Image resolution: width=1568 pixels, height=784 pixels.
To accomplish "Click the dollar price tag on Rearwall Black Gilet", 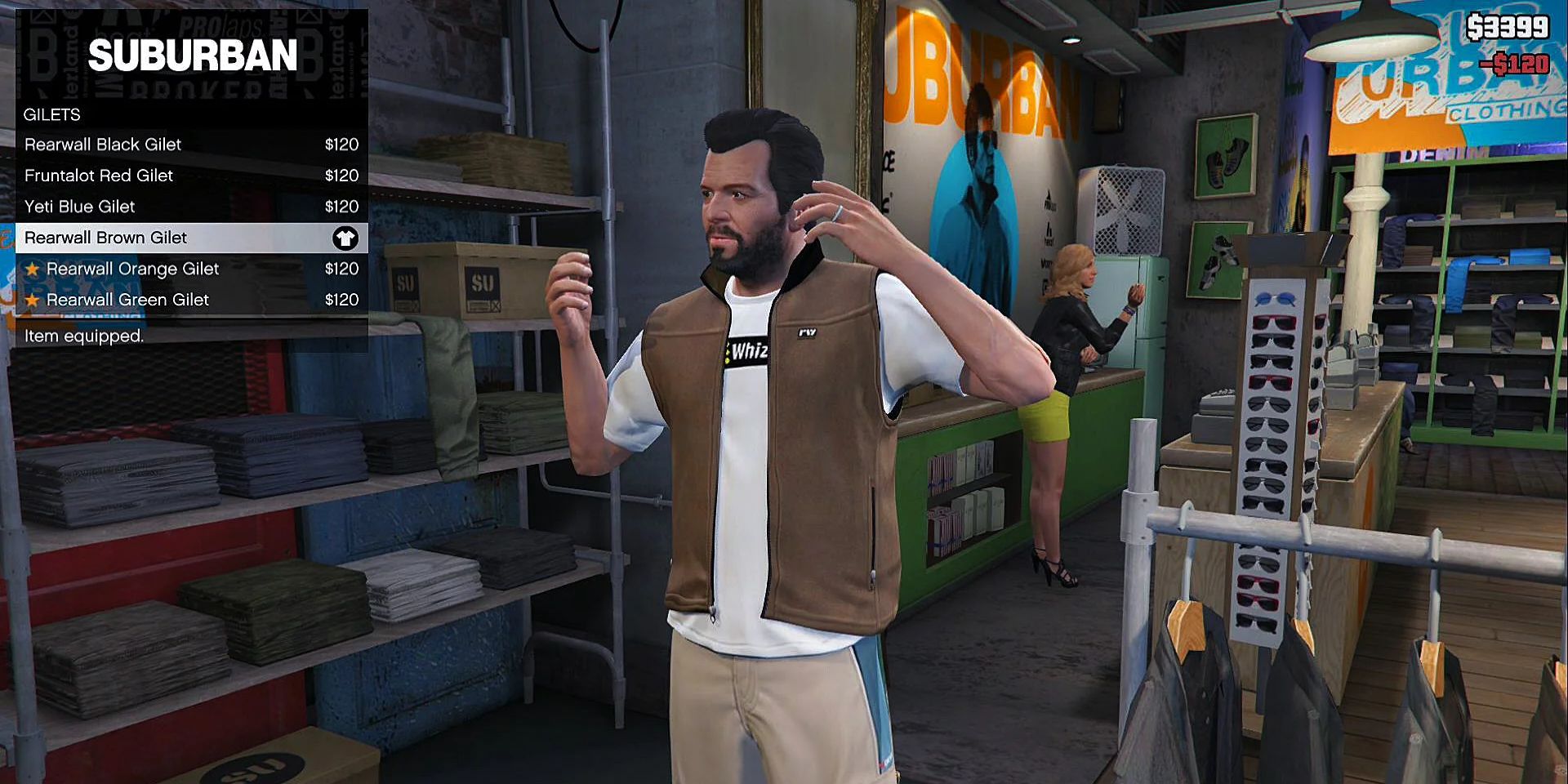I will pos(342,145).
